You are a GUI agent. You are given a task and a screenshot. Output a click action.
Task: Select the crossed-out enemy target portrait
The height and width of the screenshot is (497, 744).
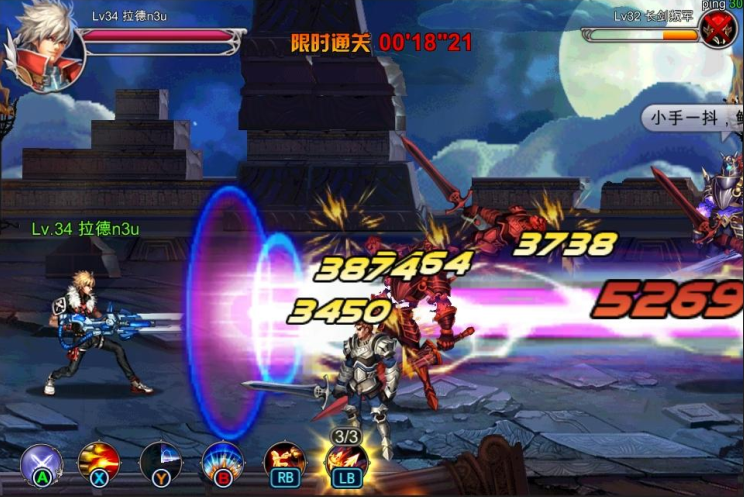tap(717, 31)
